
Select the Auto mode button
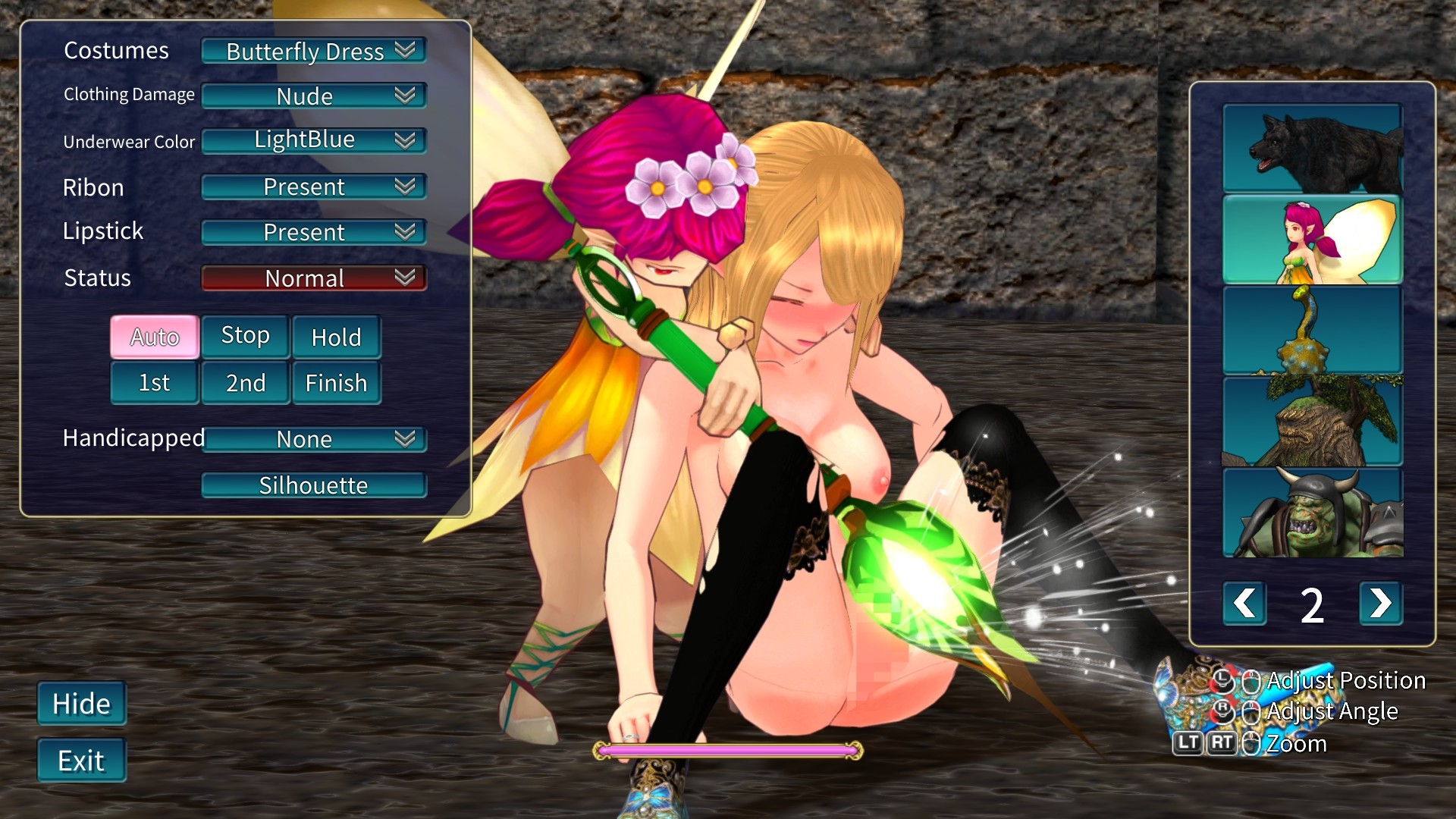pos(155,337)
